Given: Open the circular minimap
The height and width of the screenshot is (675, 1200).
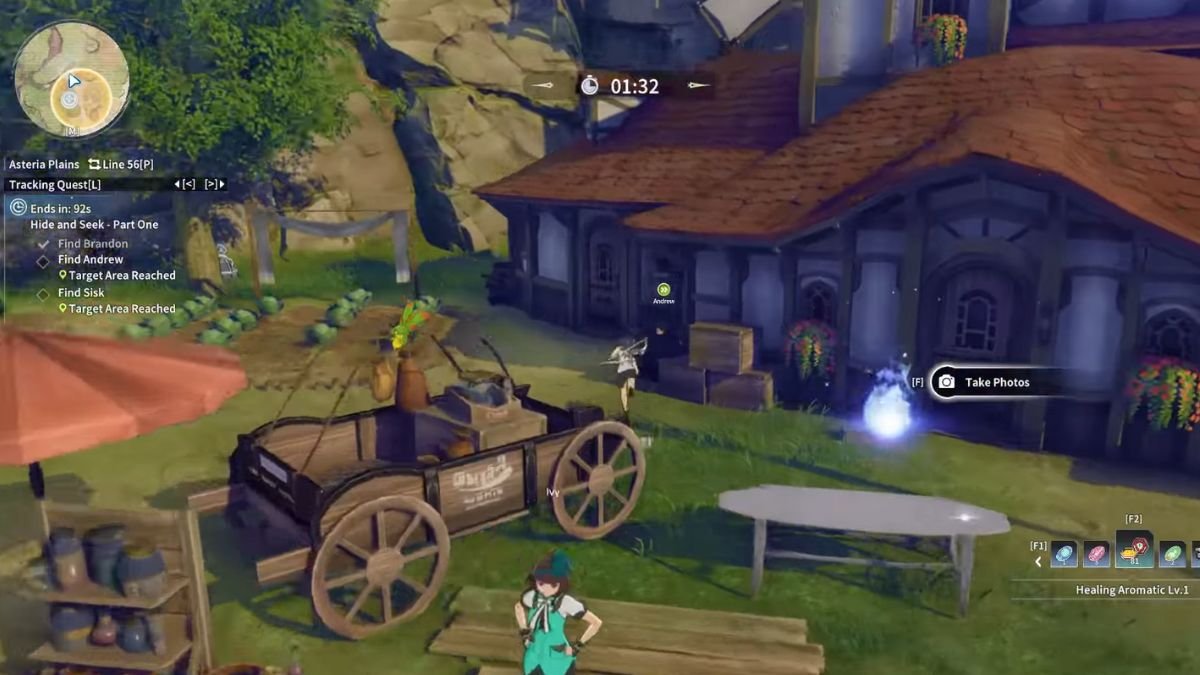Looking at the screenshot, I should coord(71,79).
